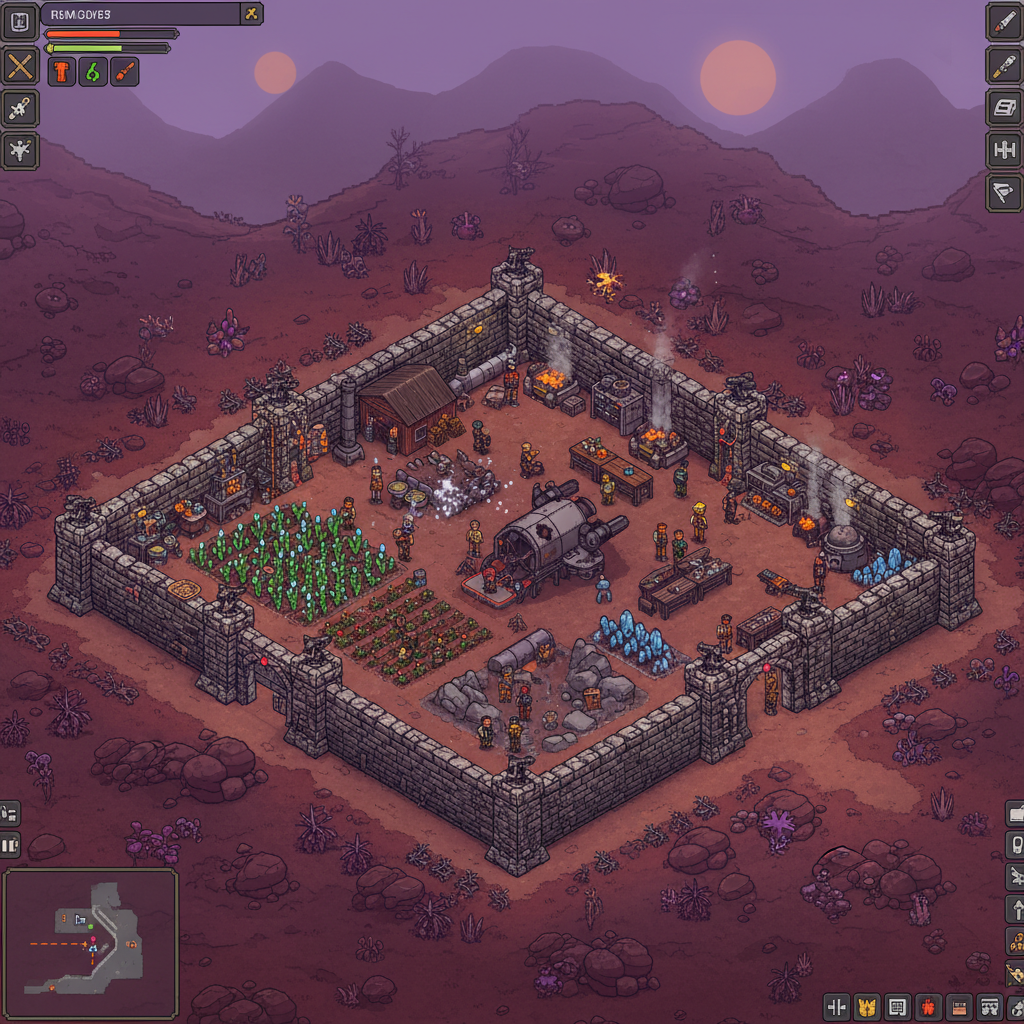Click the twin masks icon in bottom bar
The width and height of the screenshot is (1024, 1024).
click(x=988, y=1006)
